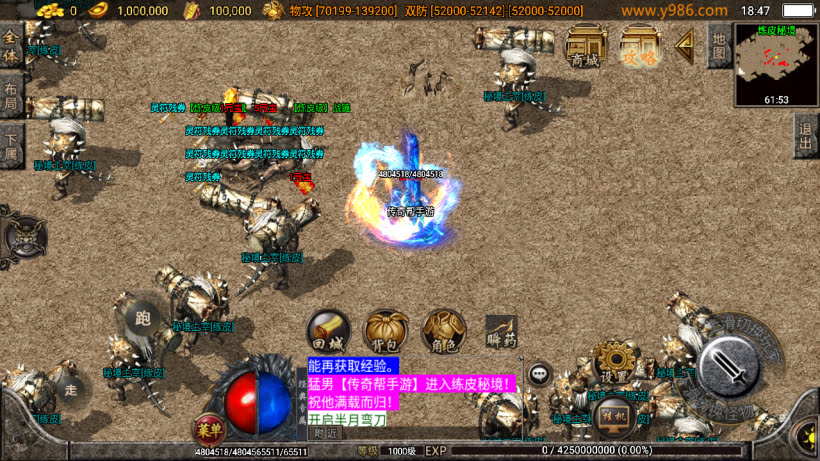The width and height of the screenshot is (820, 461).
Task: Switch to 跑 run mode
Action: pyautogui.click(x=141, y=316)
